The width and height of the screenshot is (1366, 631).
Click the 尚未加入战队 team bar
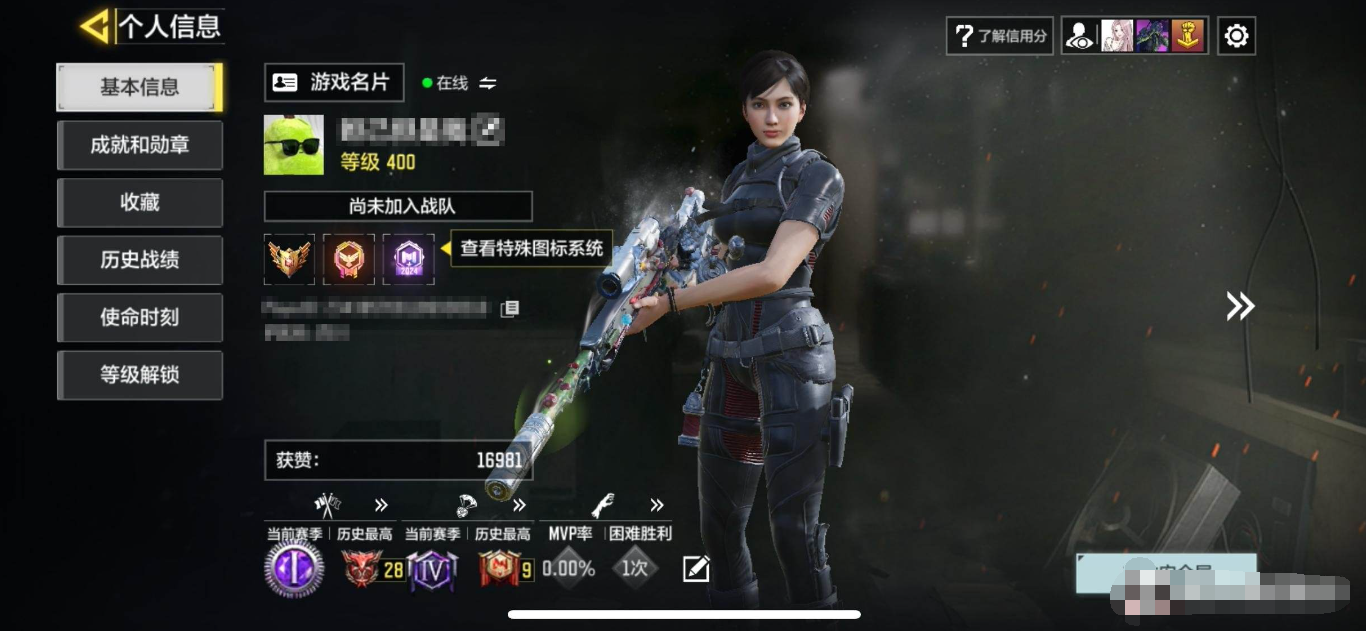(x=398, y=207)
